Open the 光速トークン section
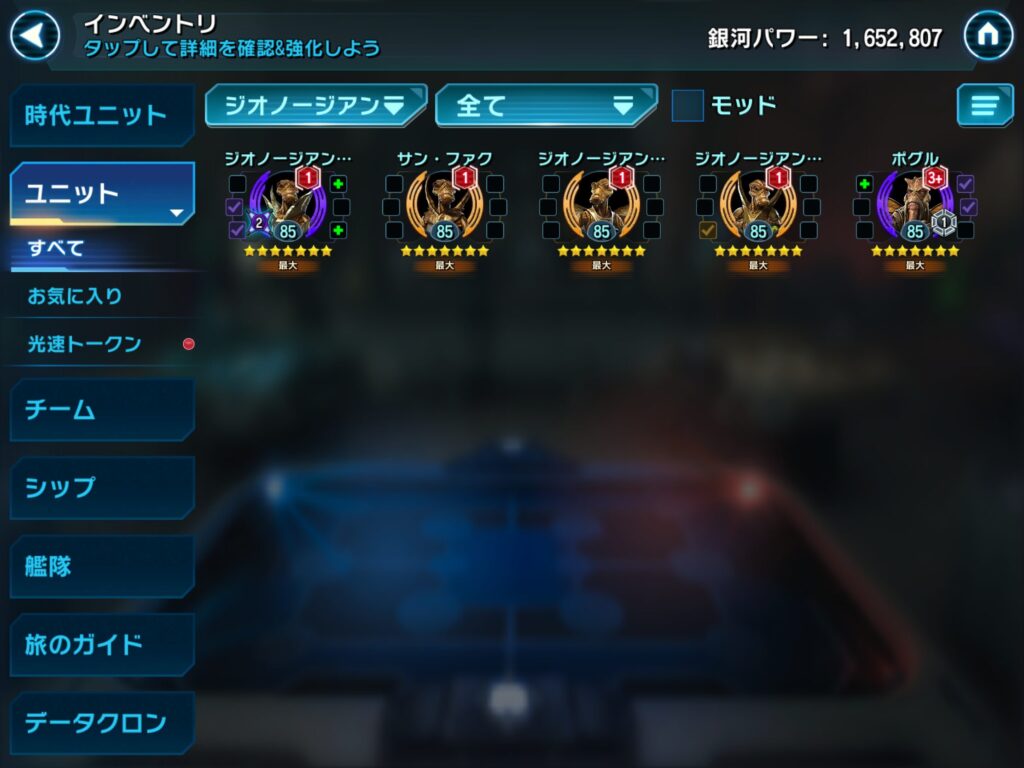Viewport: 1024px width, 768px height. (x=85, y=344)
